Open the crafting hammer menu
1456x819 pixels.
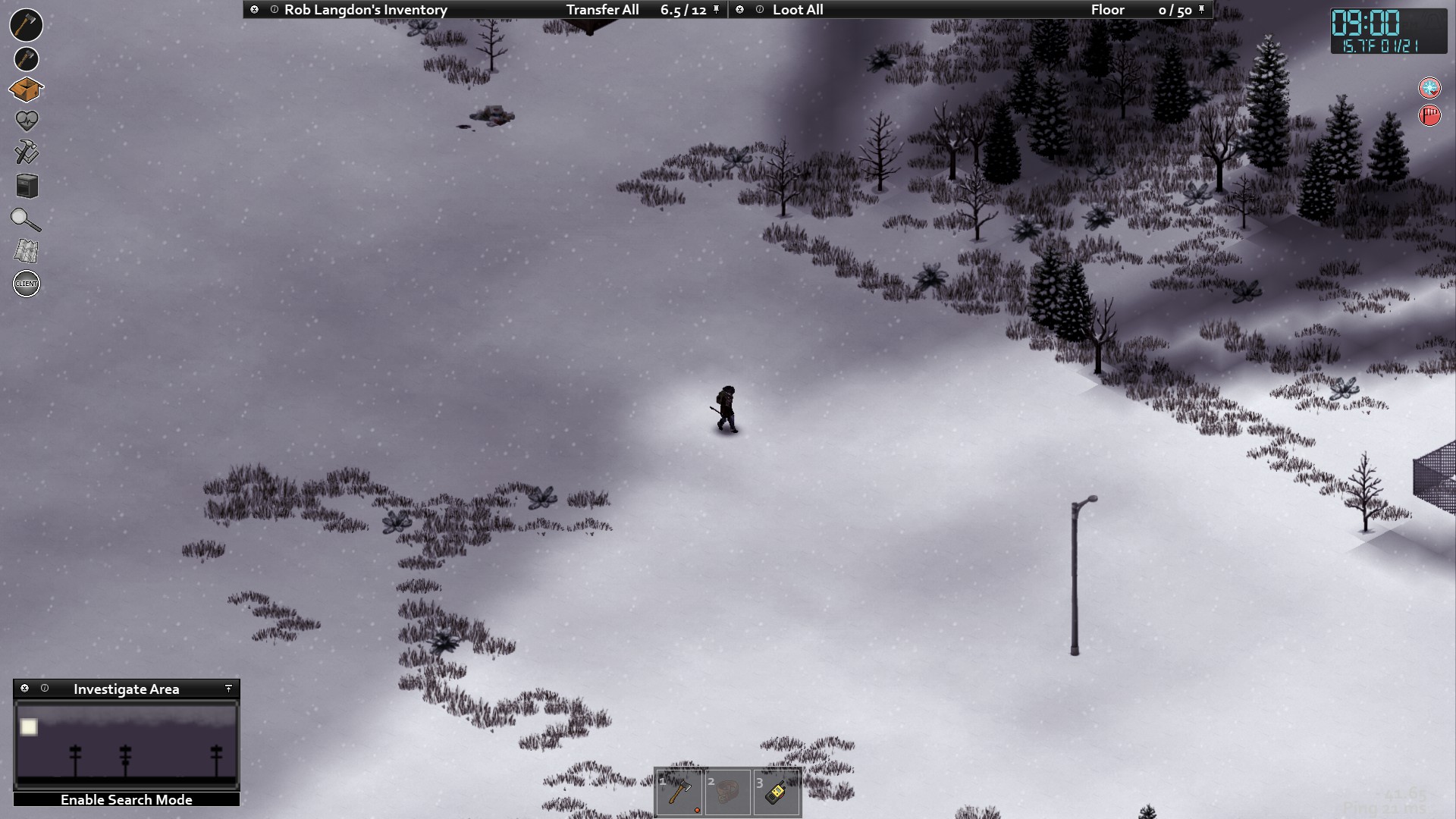click(27, 152)
